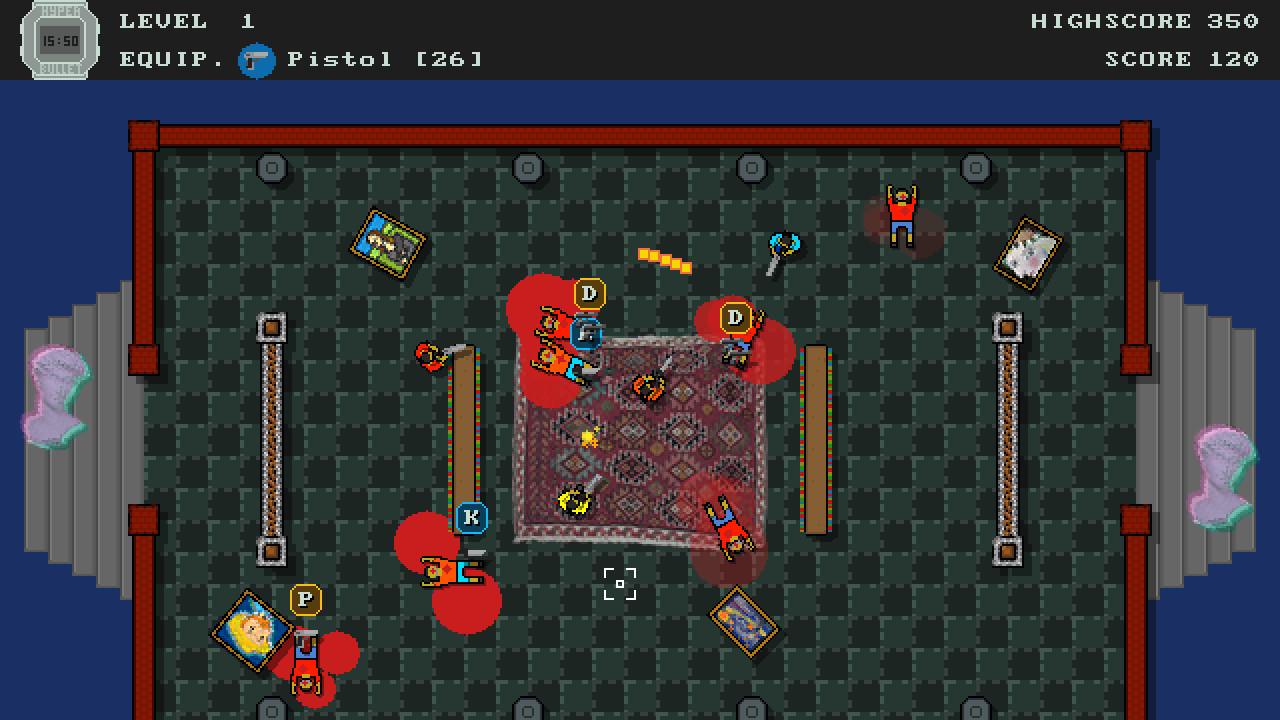The width and height of the screenshot is (1280, 720).
Task: Click the blue magnifying glass item
Action: tap(785, 241)
